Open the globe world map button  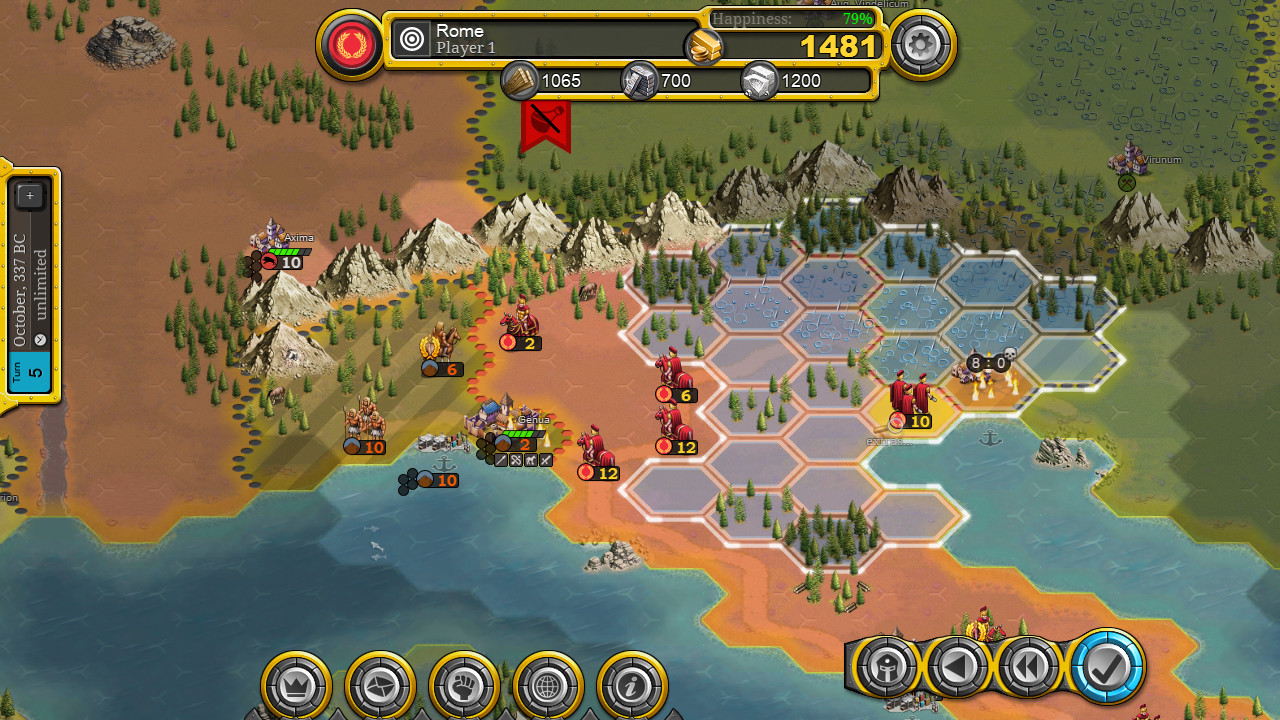(x=548, y=686)
